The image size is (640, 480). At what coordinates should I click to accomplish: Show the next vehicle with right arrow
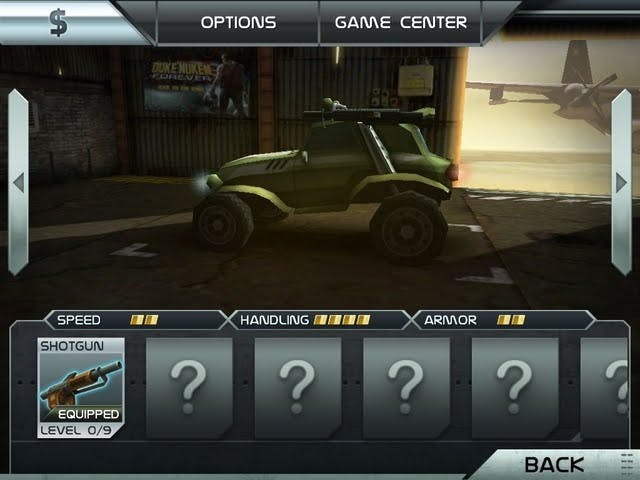621,182
